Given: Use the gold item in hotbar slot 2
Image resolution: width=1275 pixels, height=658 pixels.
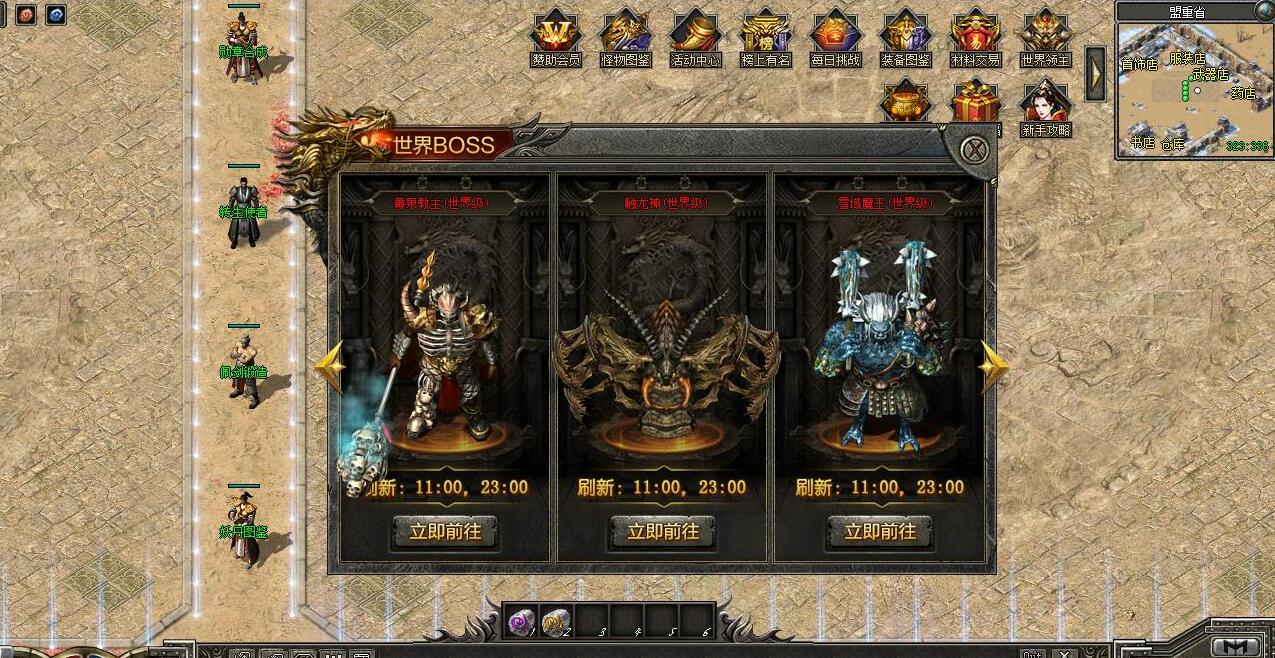Looking at the screenshot, I should tap(555, 621).
